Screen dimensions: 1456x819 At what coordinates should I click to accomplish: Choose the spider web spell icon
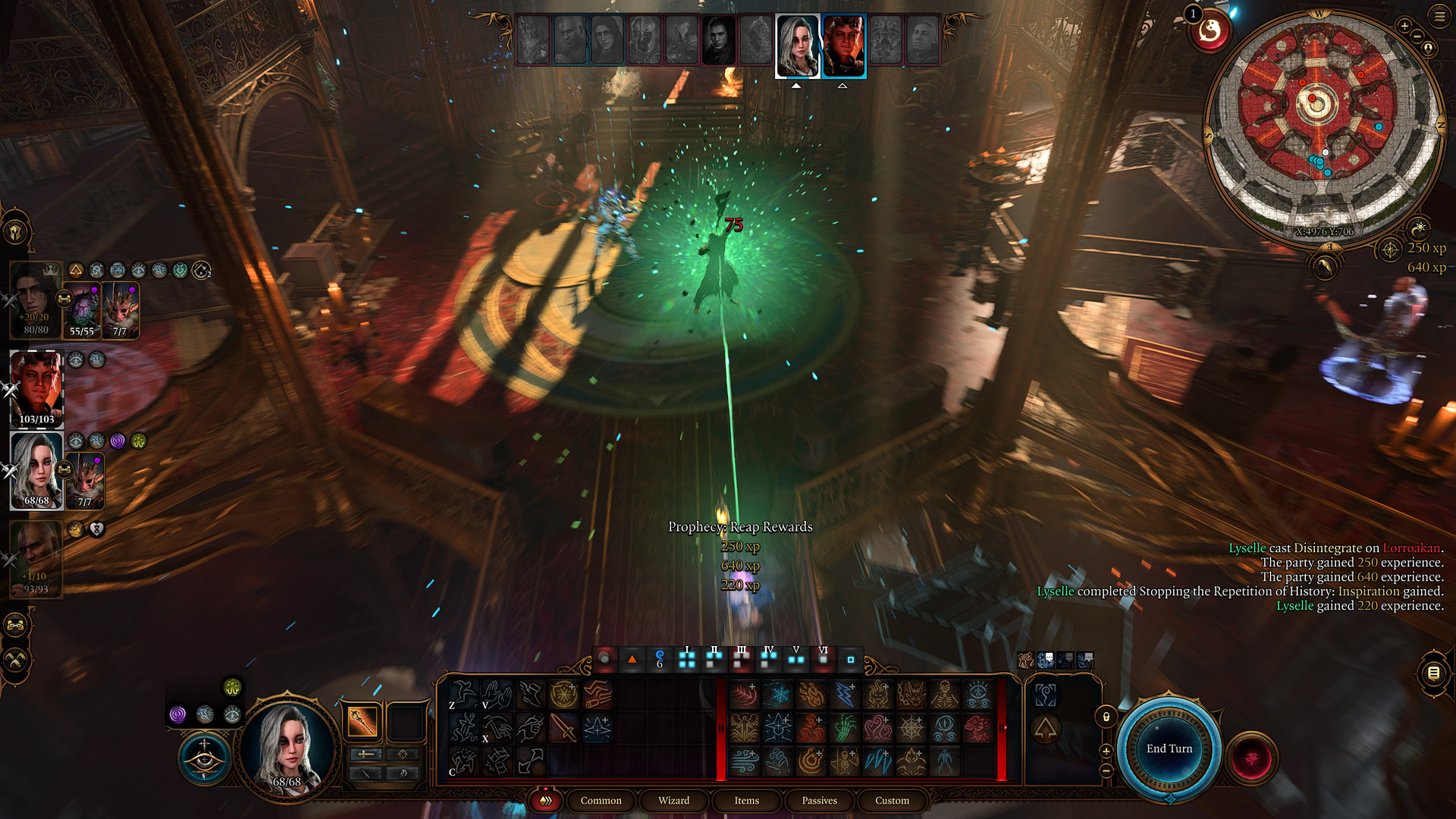coord(911,728)
